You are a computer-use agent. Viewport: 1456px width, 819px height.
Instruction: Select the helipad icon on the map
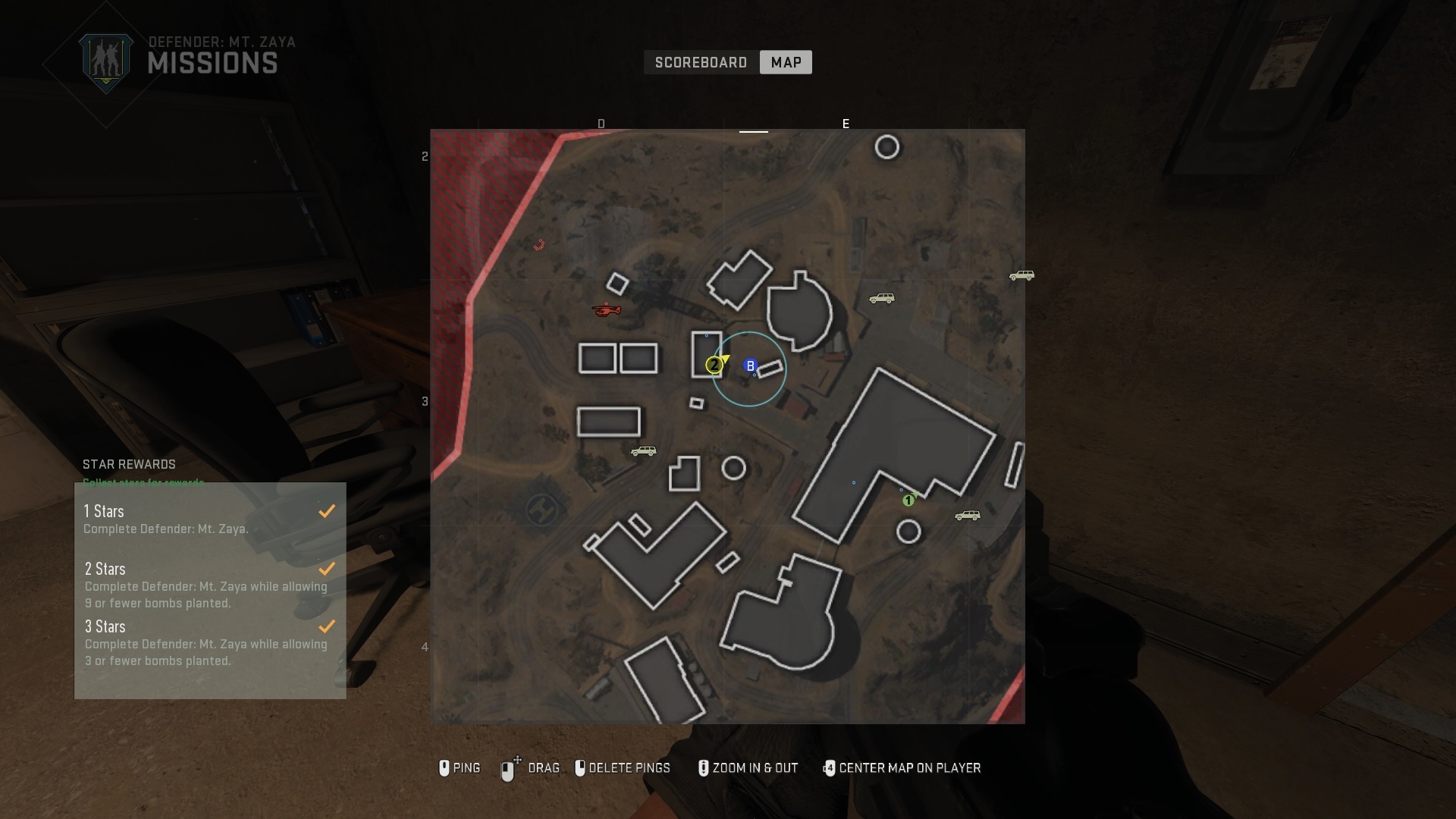tap(541, 510)
